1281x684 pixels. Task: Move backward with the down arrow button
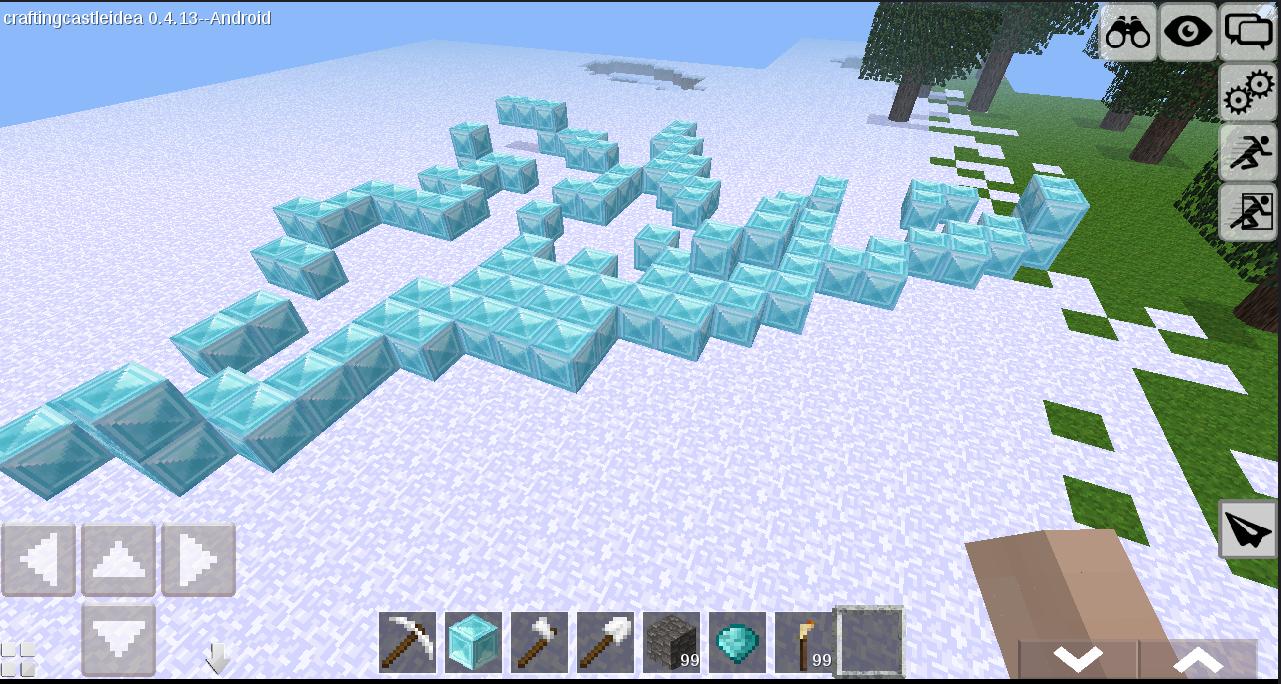click(x=118, y=638)
